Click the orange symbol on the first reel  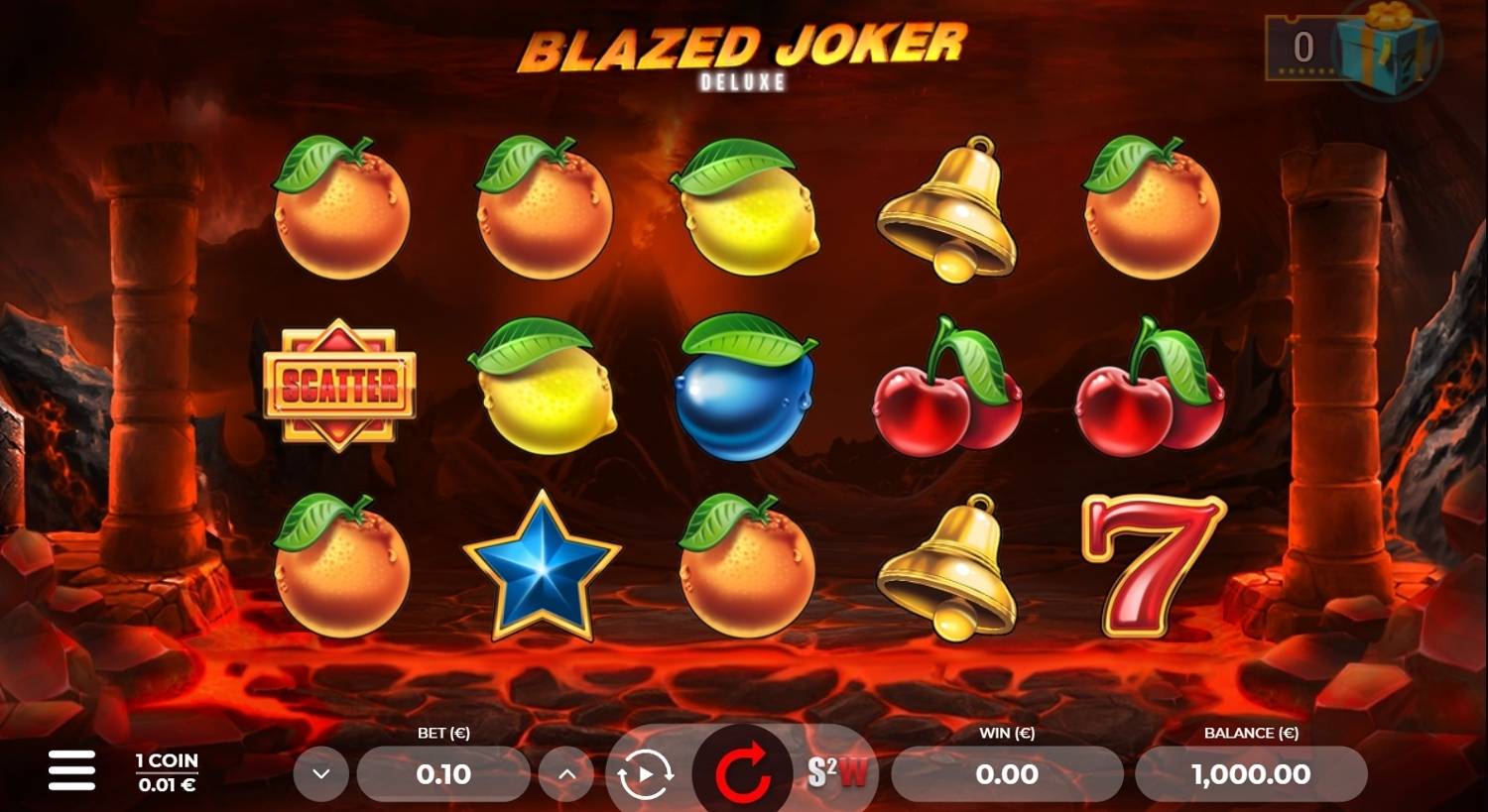[x=342, y=213]
